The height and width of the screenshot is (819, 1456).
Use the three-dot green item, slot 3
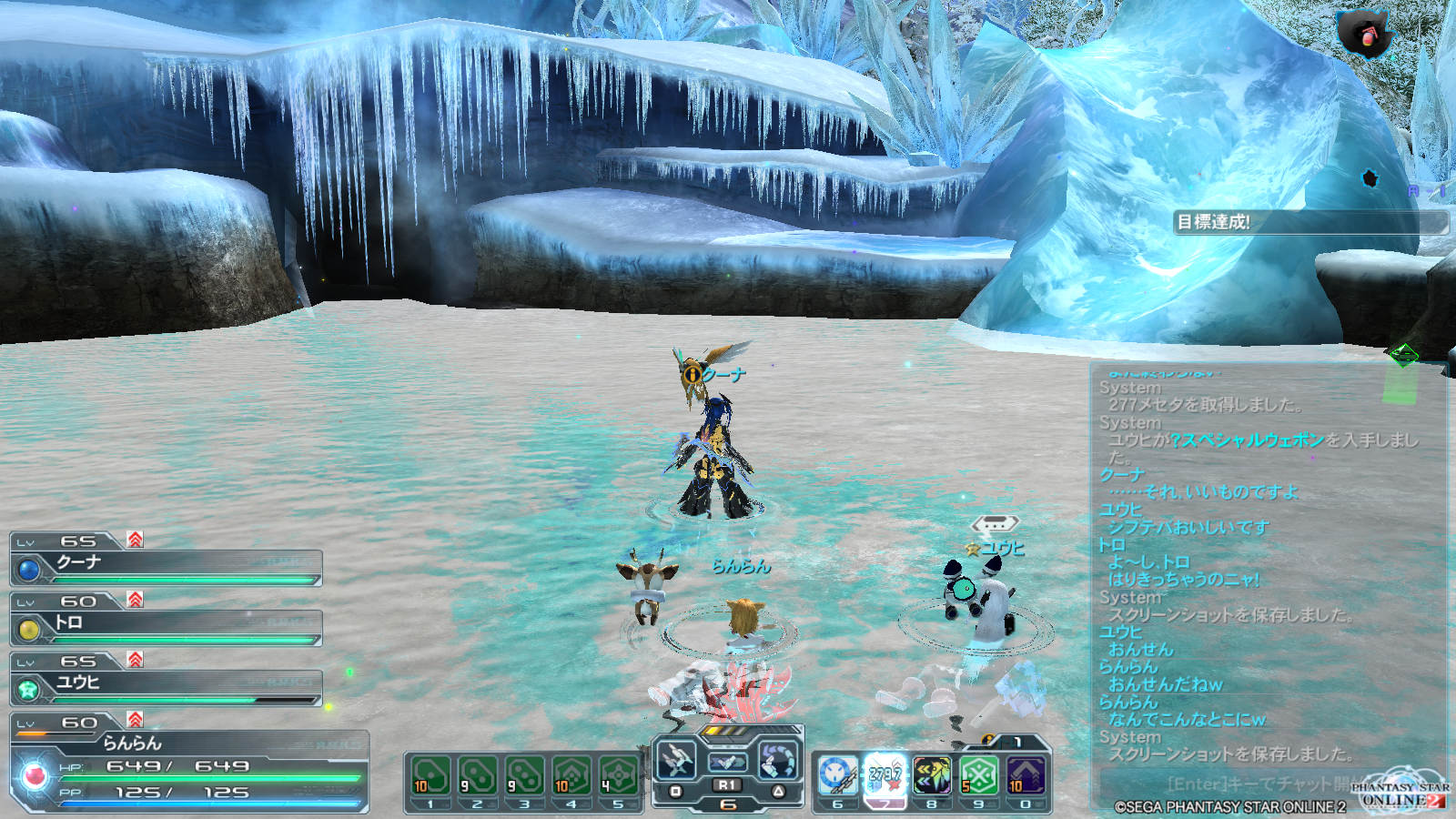(524, 775)
